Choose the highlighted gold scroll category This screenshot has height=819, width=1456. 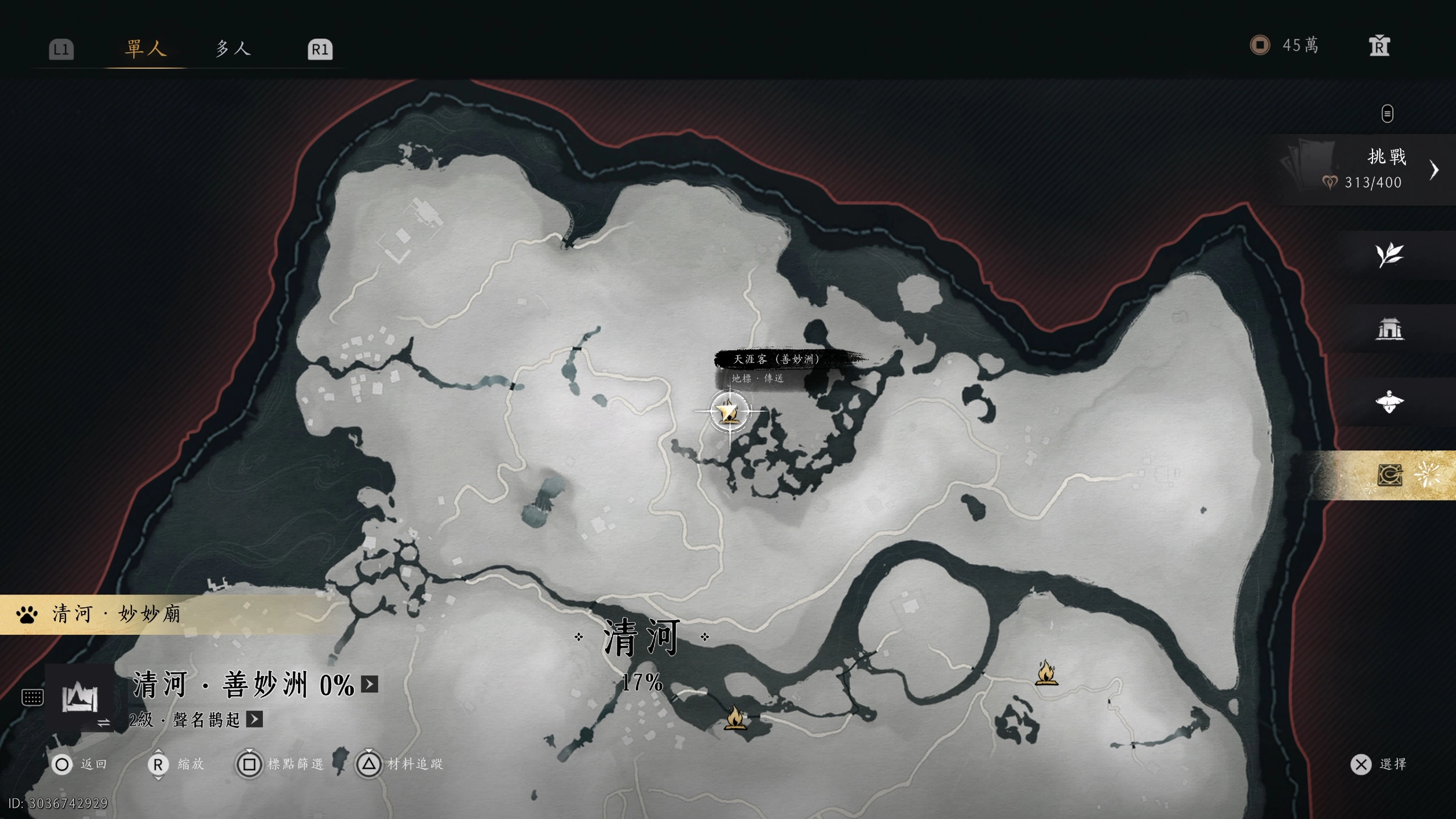point(1390,475)
